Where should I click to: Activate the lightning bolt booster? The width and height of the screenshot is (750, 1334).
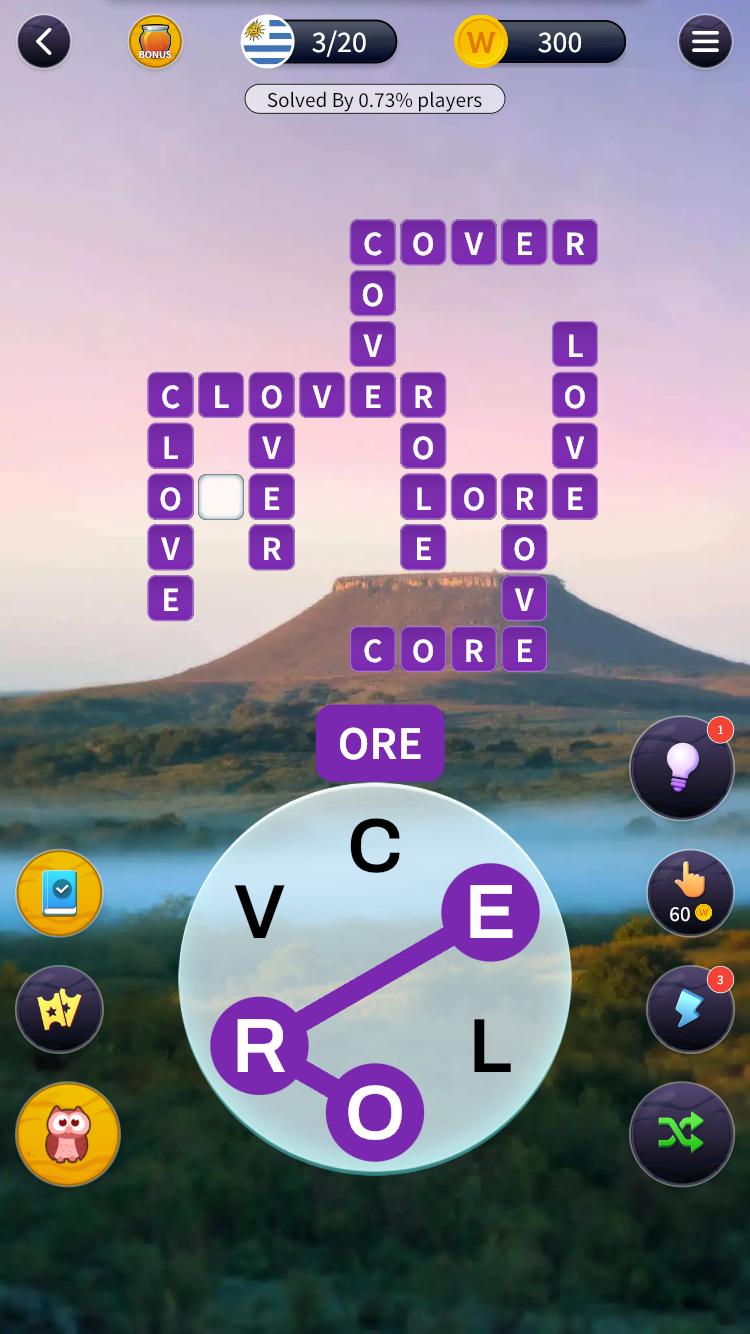point(690,1009)
